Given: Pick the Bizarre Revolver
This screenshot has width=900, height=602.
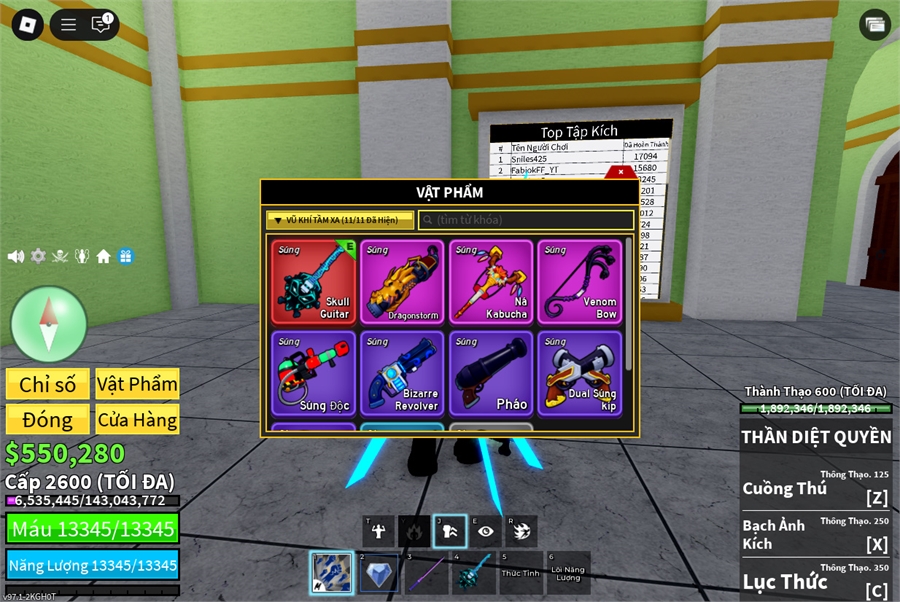Looking at the screenshot, I should tap(402, 373).
